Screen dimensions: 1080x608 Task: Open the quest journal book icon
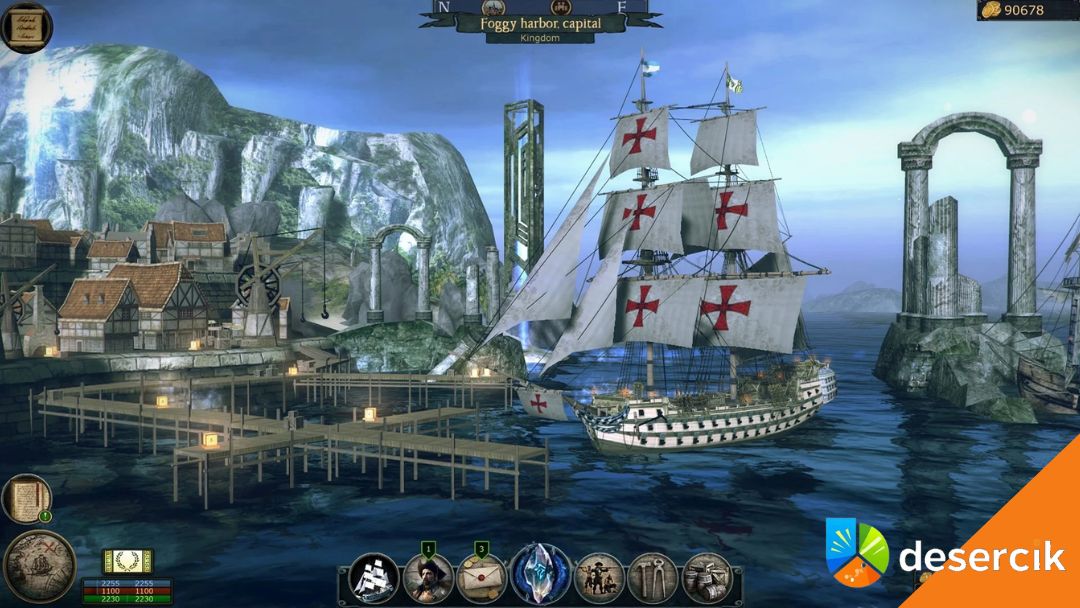tap(26, 498)
